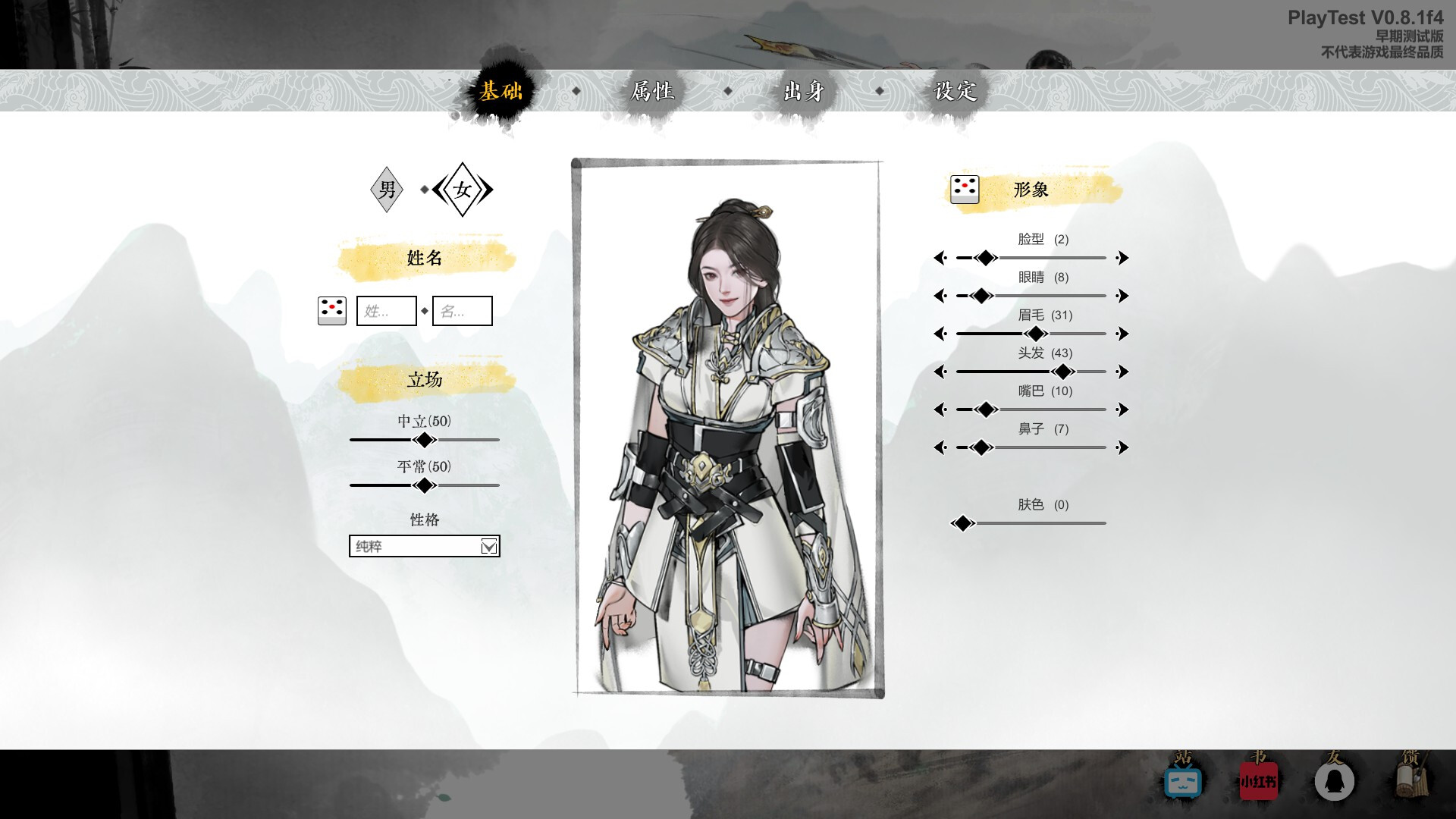Viewport: 1456px width, 819px height.
Task: Click the given name 名 input field
Action: coord(463,310)
